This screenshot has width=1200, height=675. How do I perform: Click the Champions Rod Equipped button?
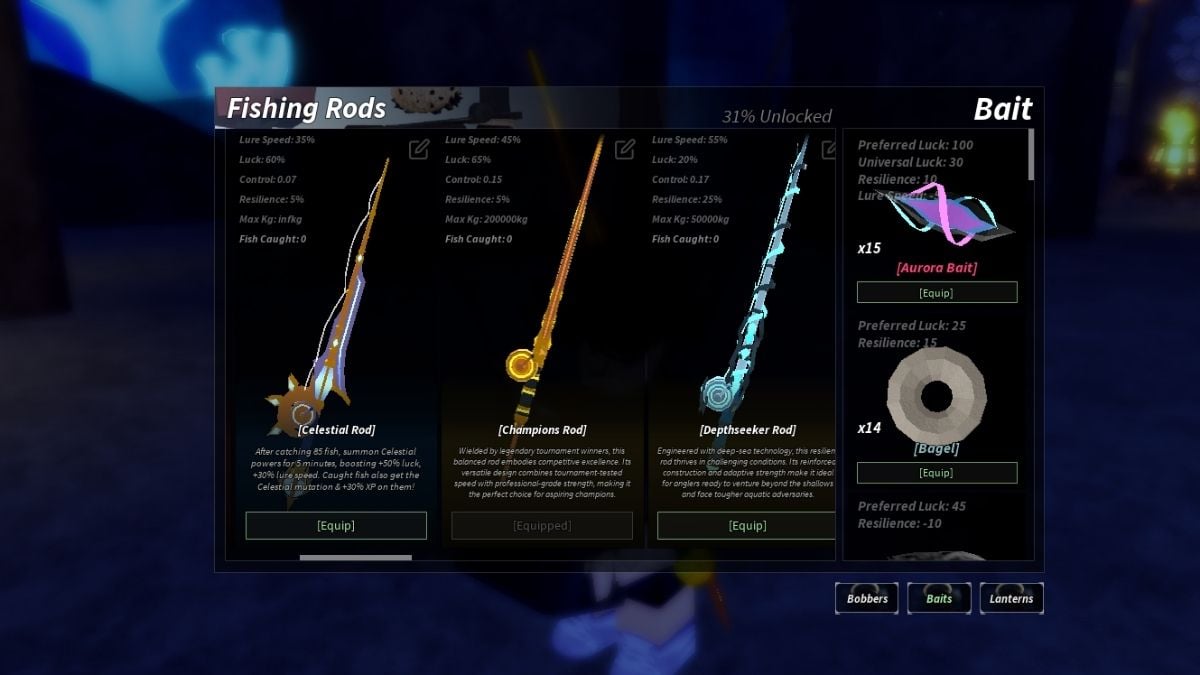pos(542,525)
